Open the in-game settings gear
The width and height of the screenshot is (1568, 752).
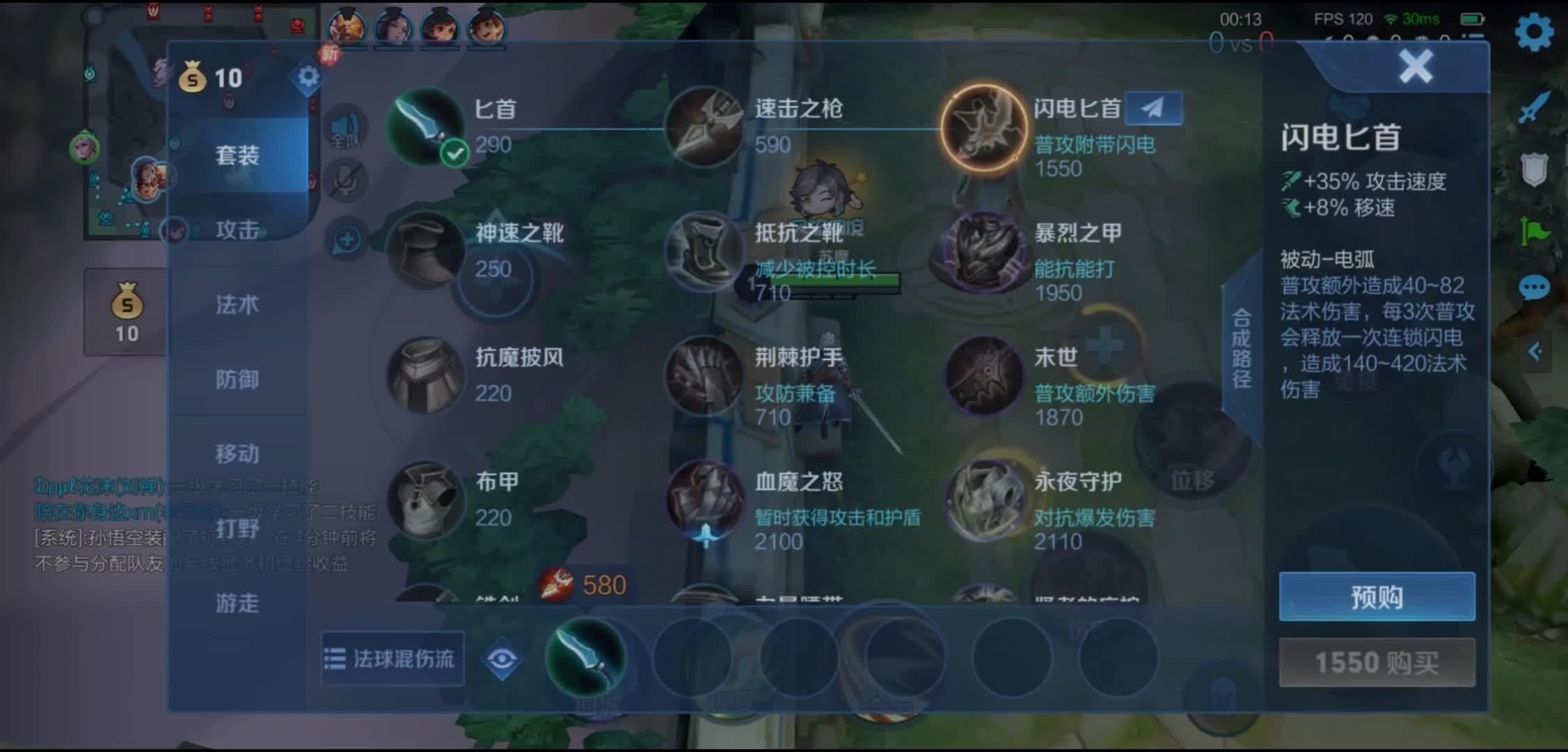point(1534,31)
